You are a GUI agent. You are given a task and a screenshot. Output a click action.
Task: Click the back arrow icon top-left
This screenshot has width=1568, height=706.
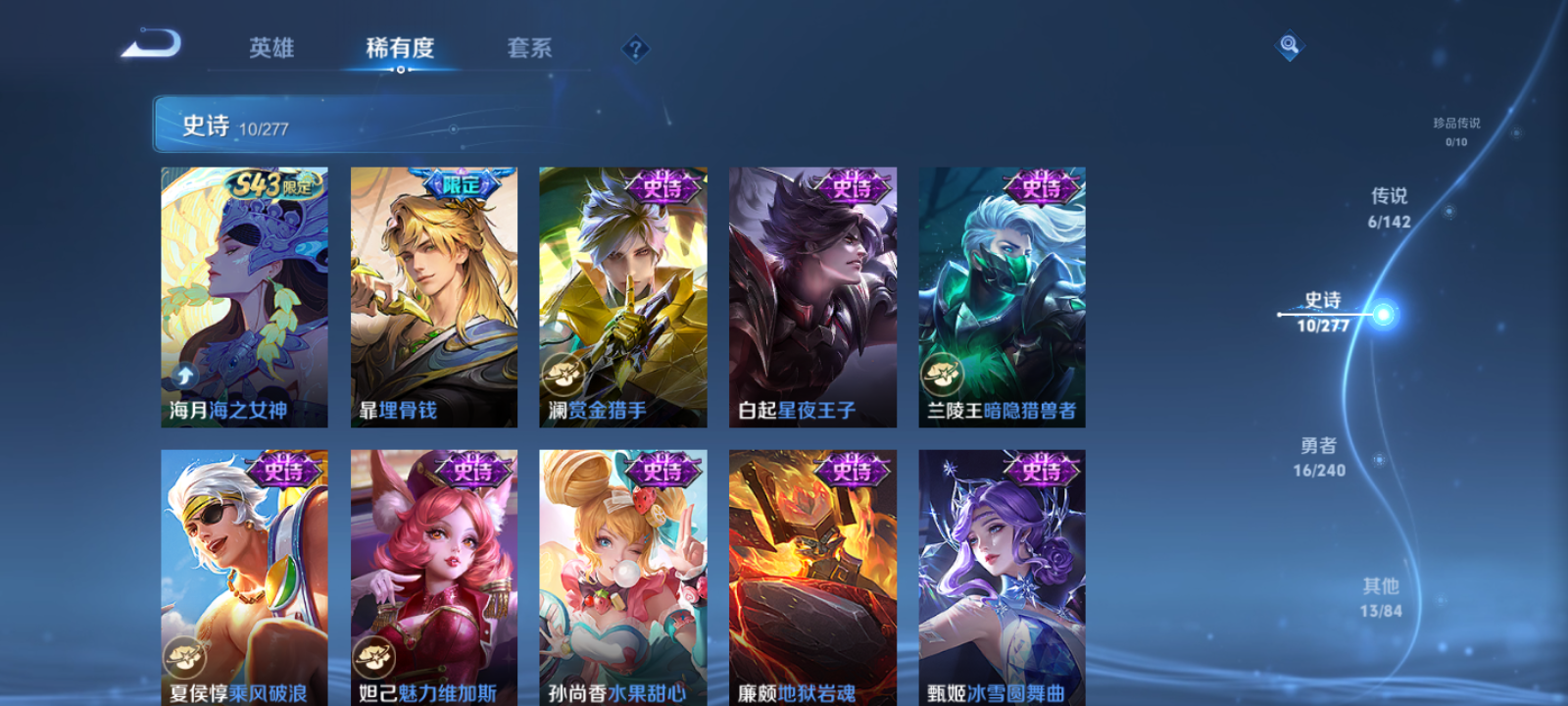(x=152, y=44)
